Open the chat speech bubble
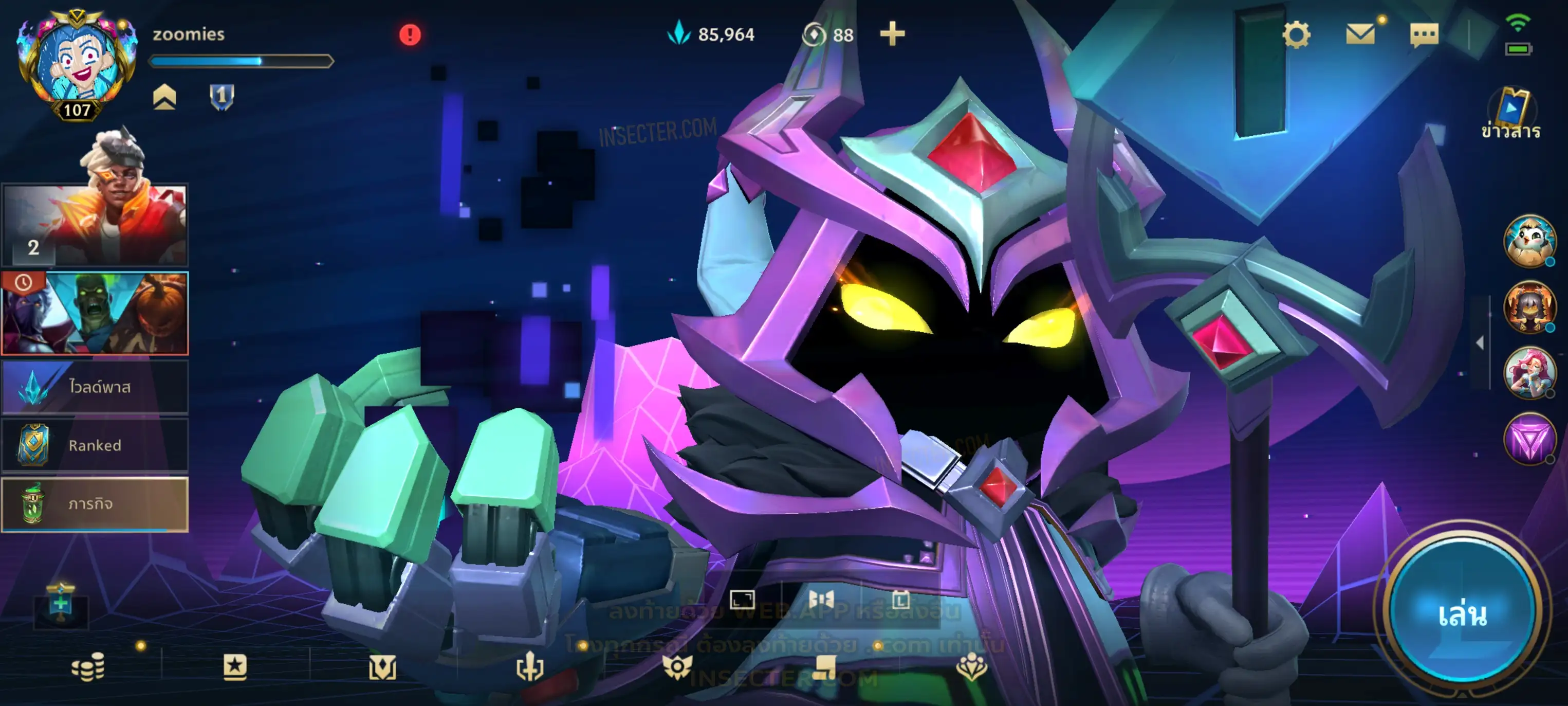The image size is (1568, 706). [1424, 35]
